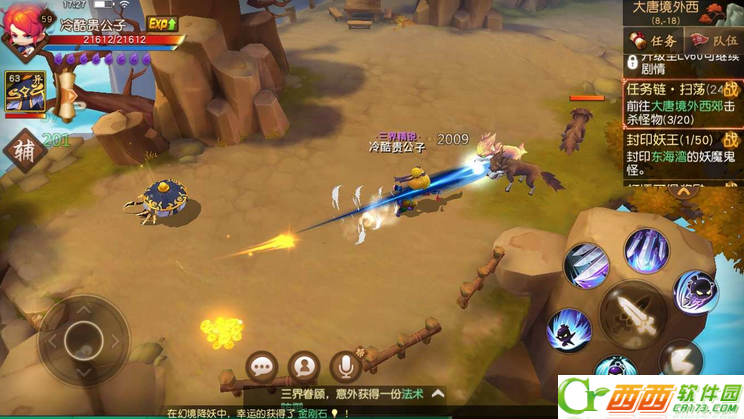Screen dimensions: 744x419
Task: Tap the virtual movement joystick
Action: 84,341
